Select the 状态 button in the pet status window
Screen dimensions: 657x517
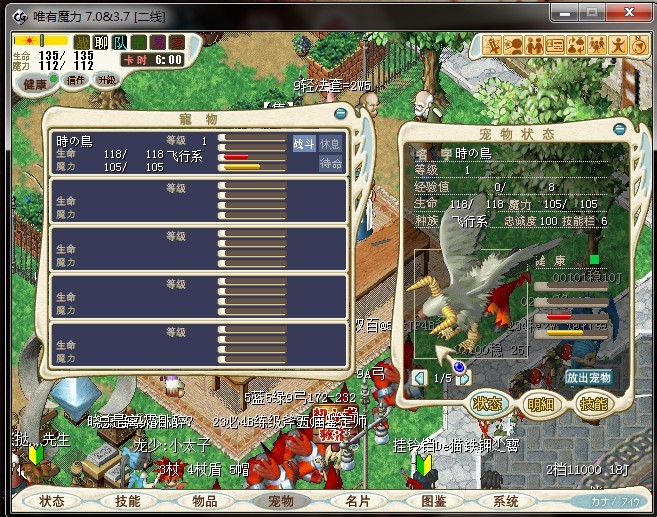487,404
